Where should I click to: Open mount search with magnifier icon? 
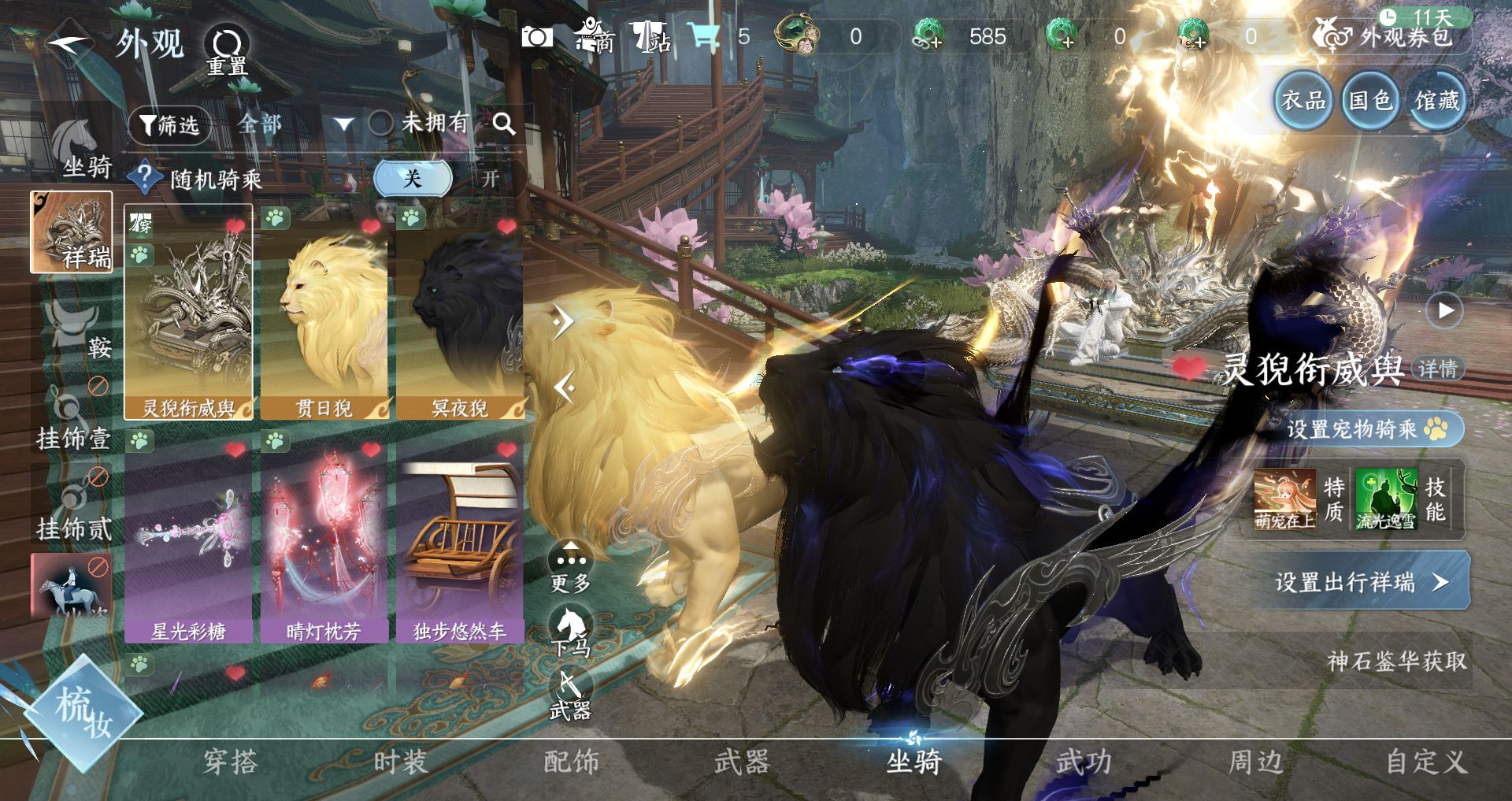point(504,124)
